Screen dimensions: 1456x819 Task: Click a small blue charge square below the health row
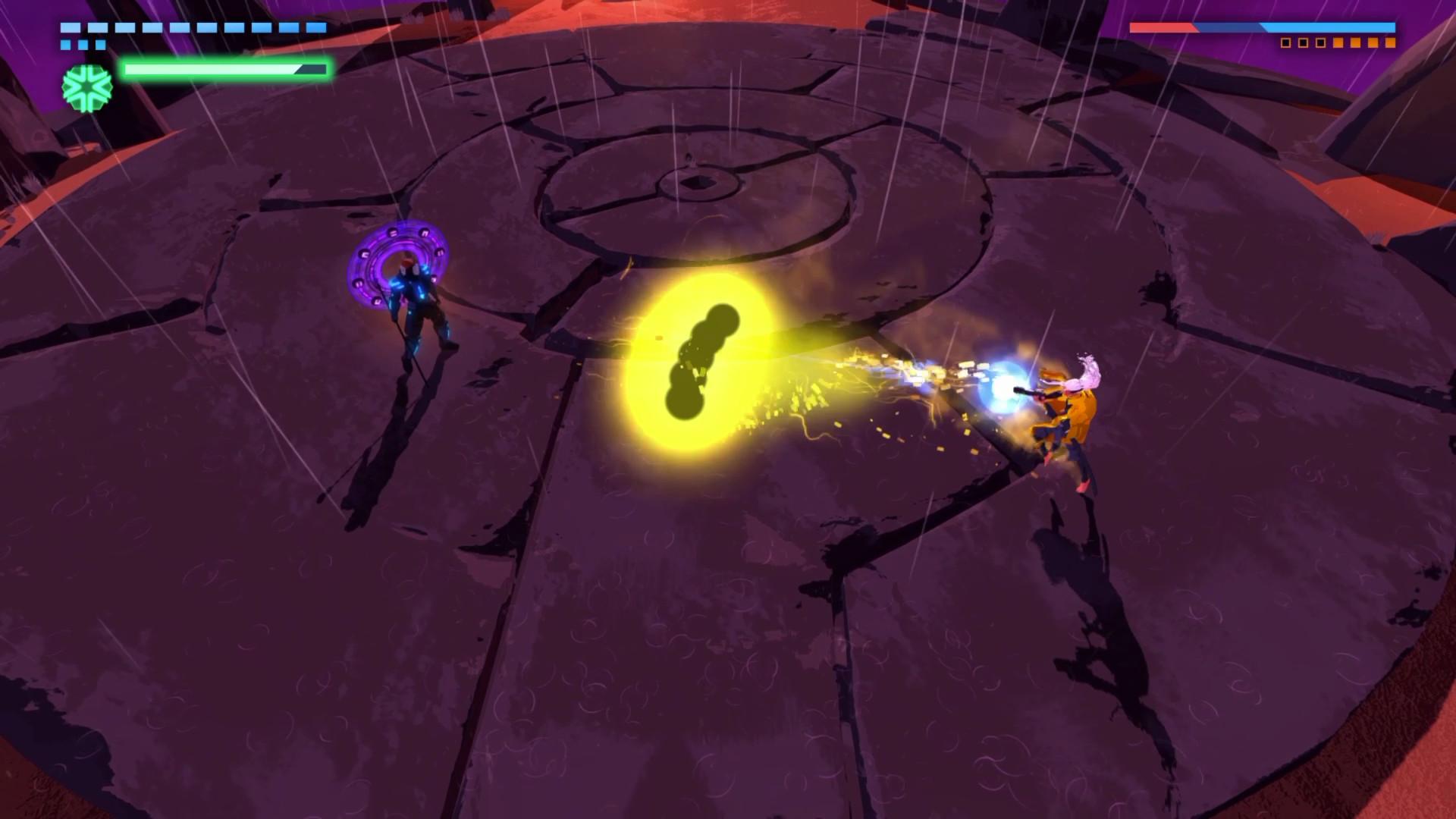(x=83, y=44)
